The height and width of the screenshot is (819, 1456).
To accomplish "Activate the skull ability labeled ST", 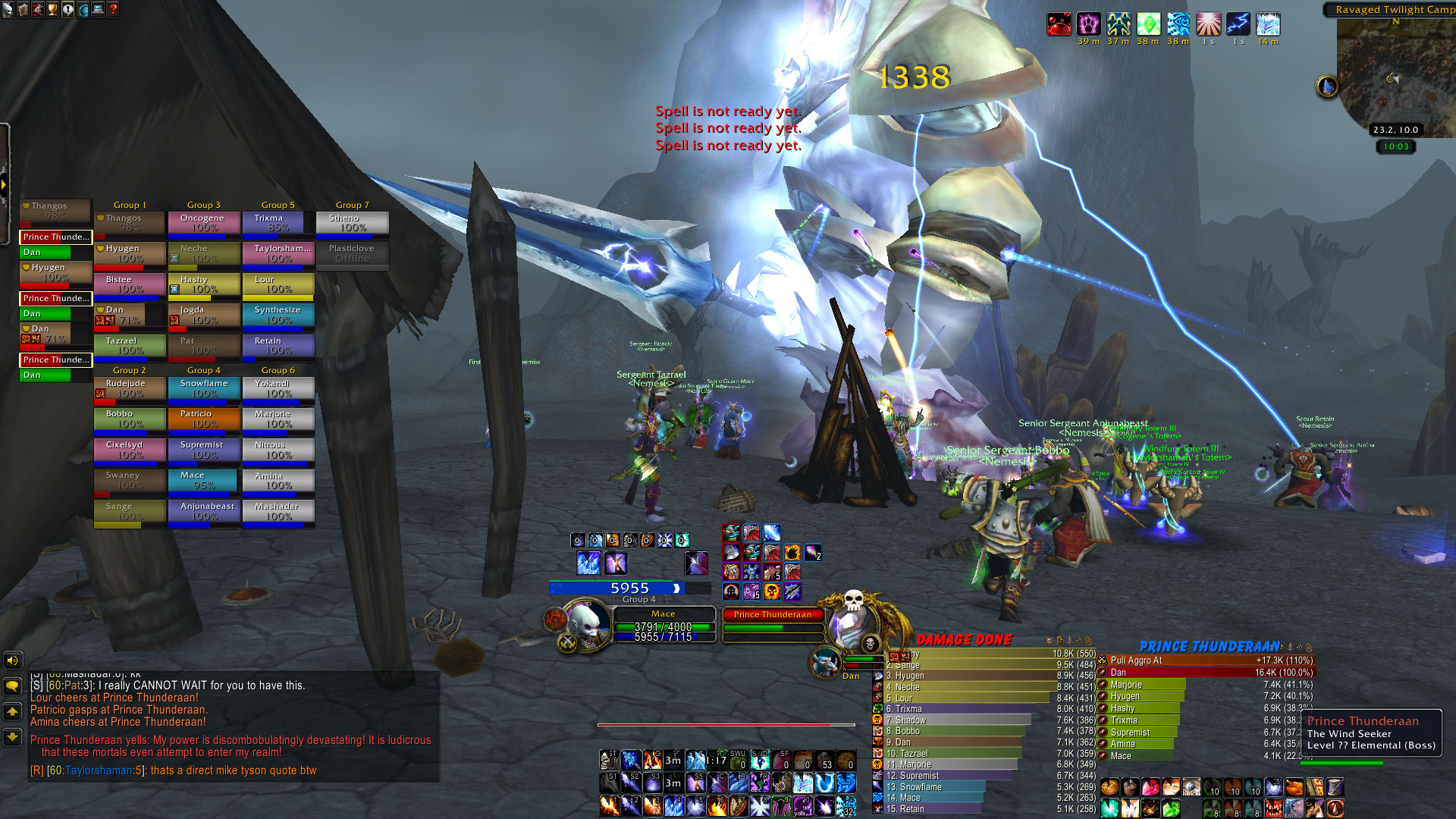I will coord(609,759).
